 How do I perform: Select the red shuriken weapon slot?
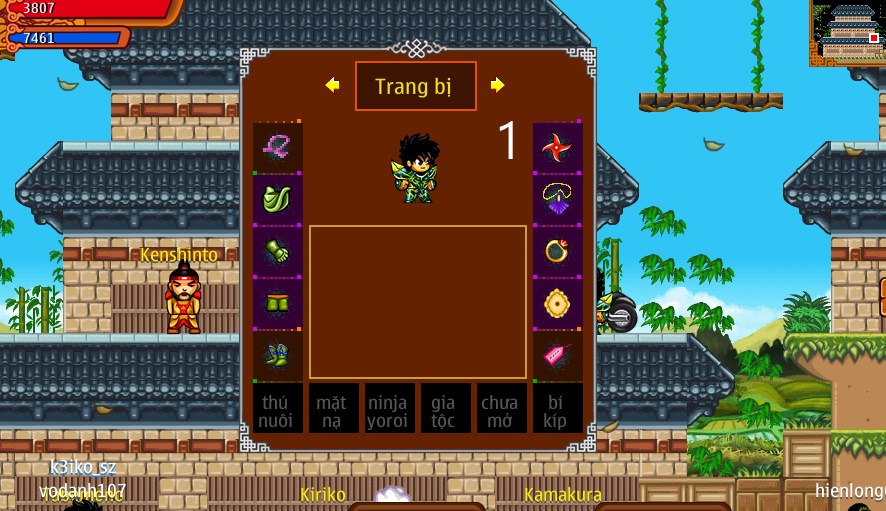point(557,148)
